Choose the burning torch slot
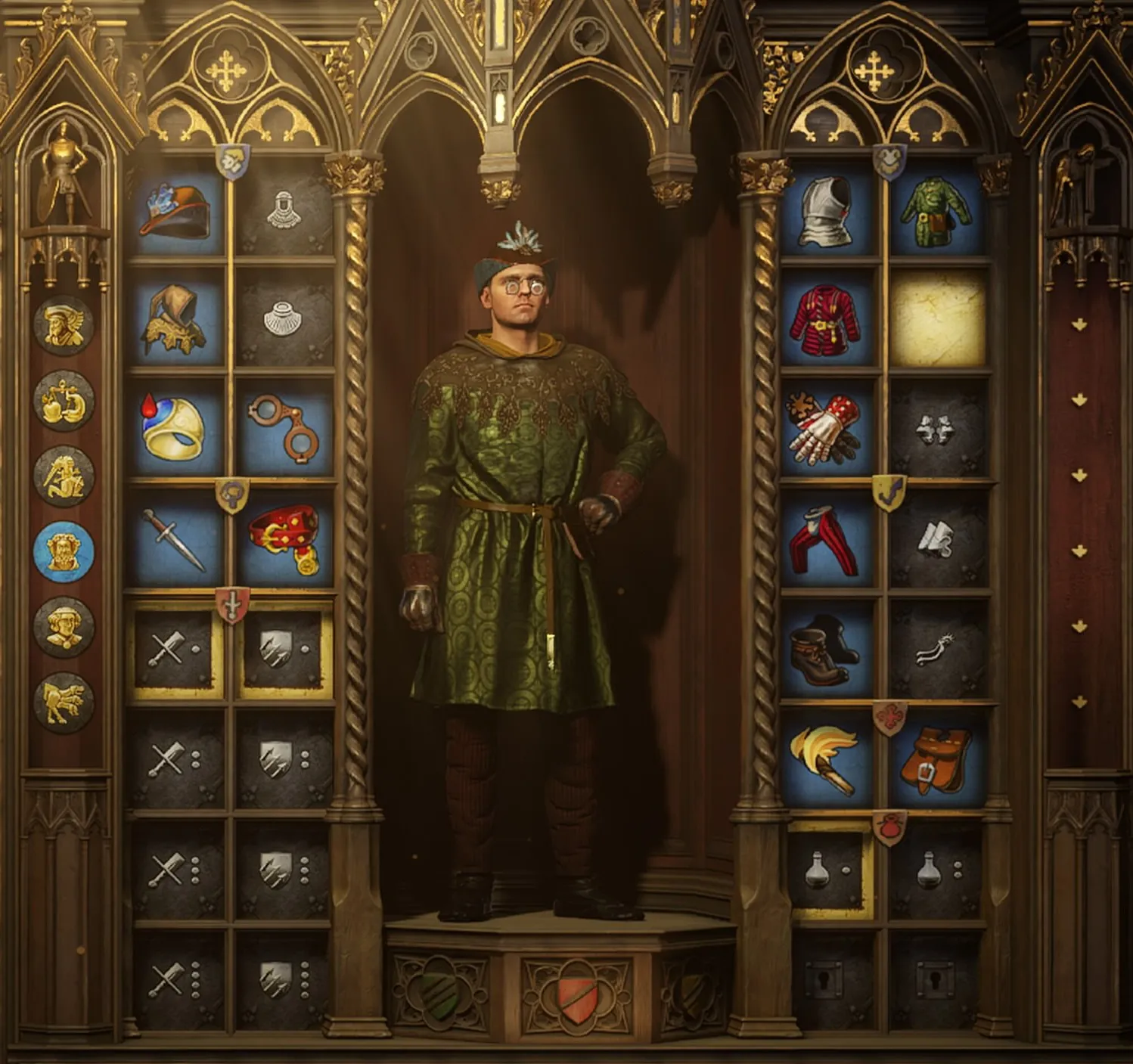 click(x=827, y=758)
